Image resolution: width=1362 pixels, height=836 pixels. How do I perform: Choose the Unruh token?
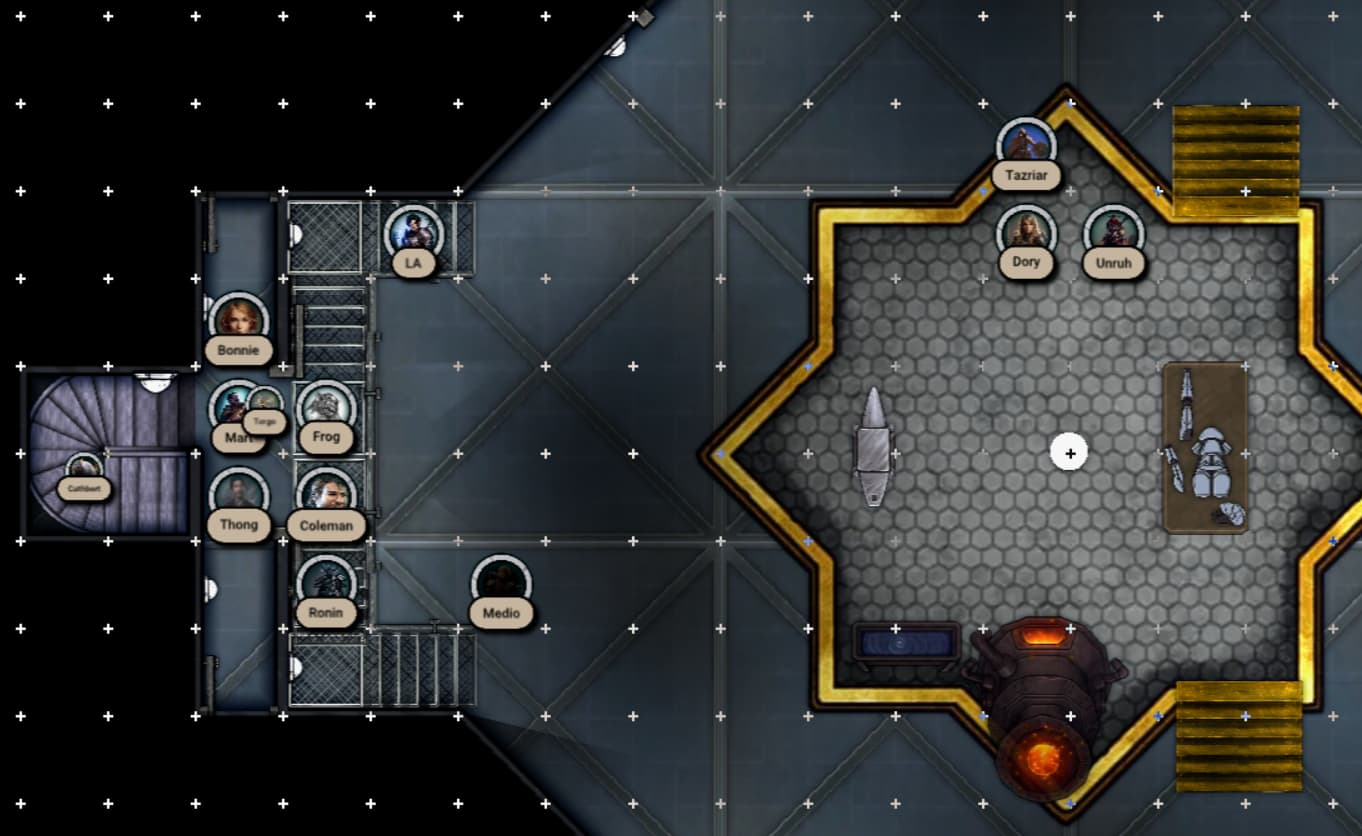tap(1113, 233)
